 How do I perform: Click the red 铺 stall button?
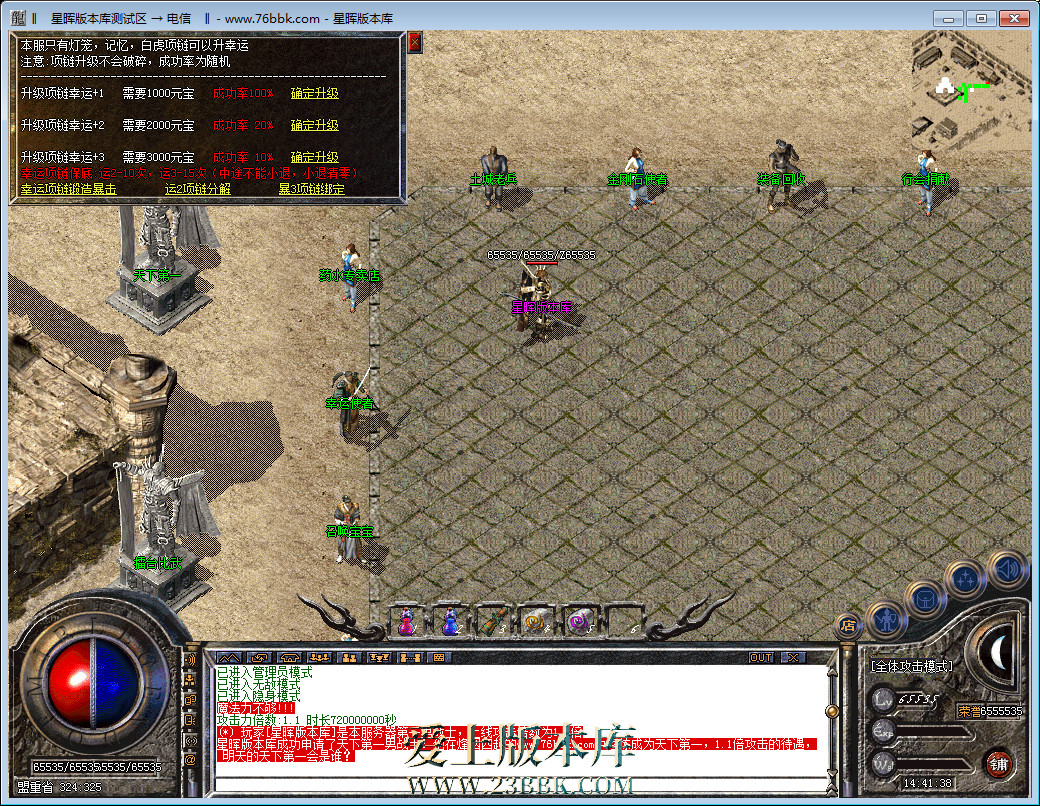point(997,764)
